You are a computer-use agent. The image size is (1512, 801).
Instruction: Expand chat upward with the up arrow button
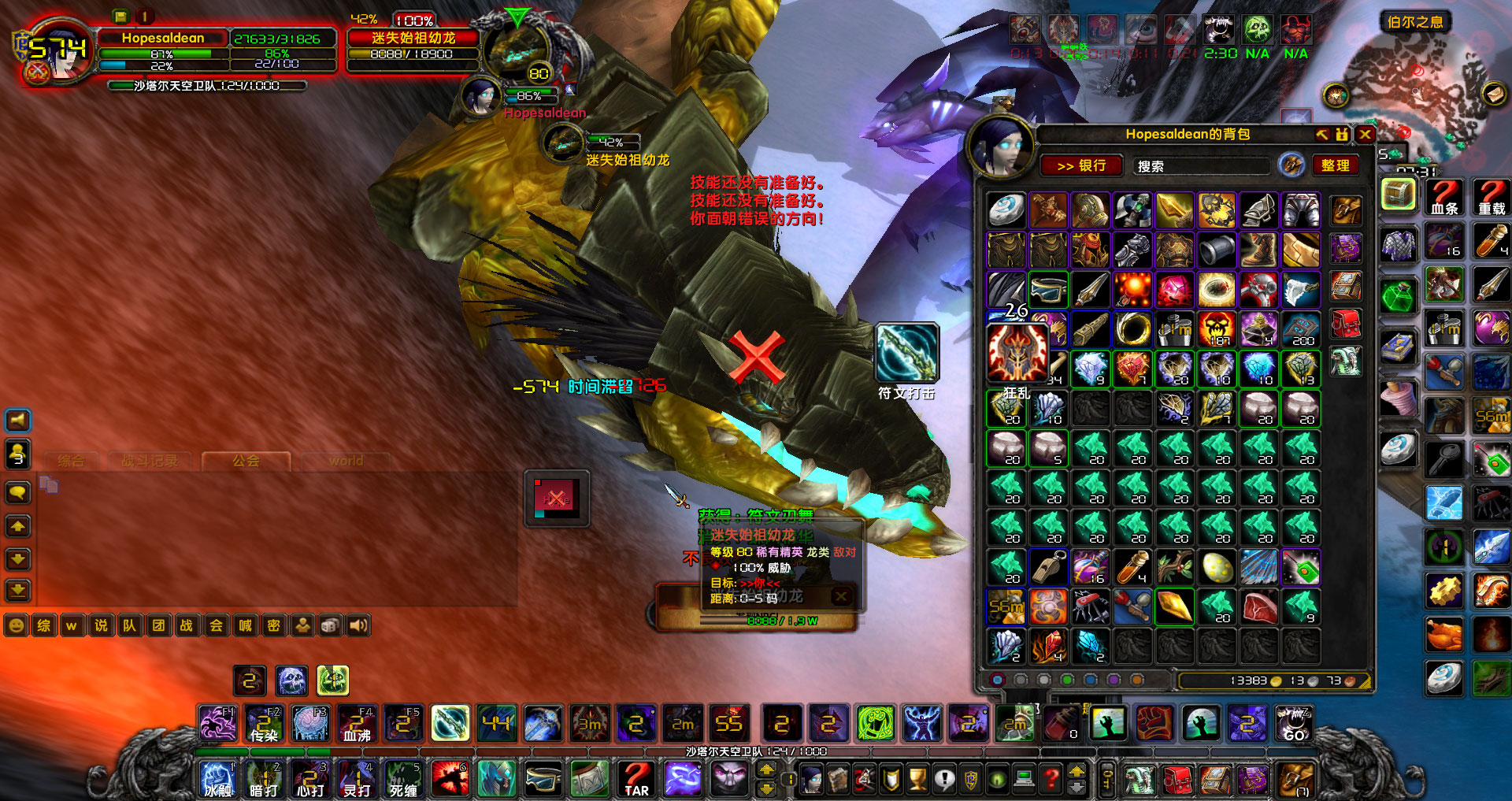click(17, 526)
